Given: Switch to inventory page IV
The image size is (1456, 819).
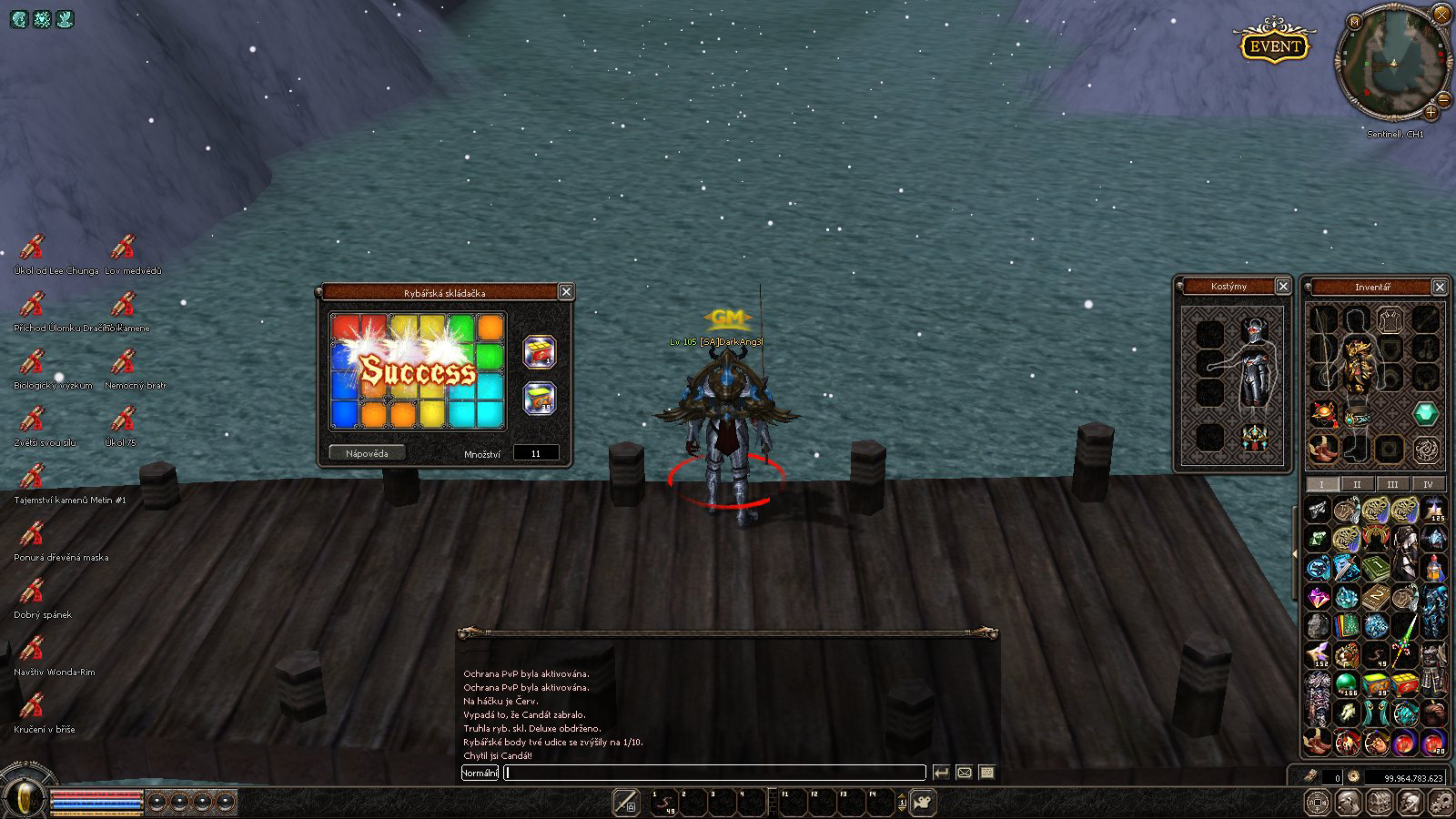Looking at the screenshot, I should 1428,484.
